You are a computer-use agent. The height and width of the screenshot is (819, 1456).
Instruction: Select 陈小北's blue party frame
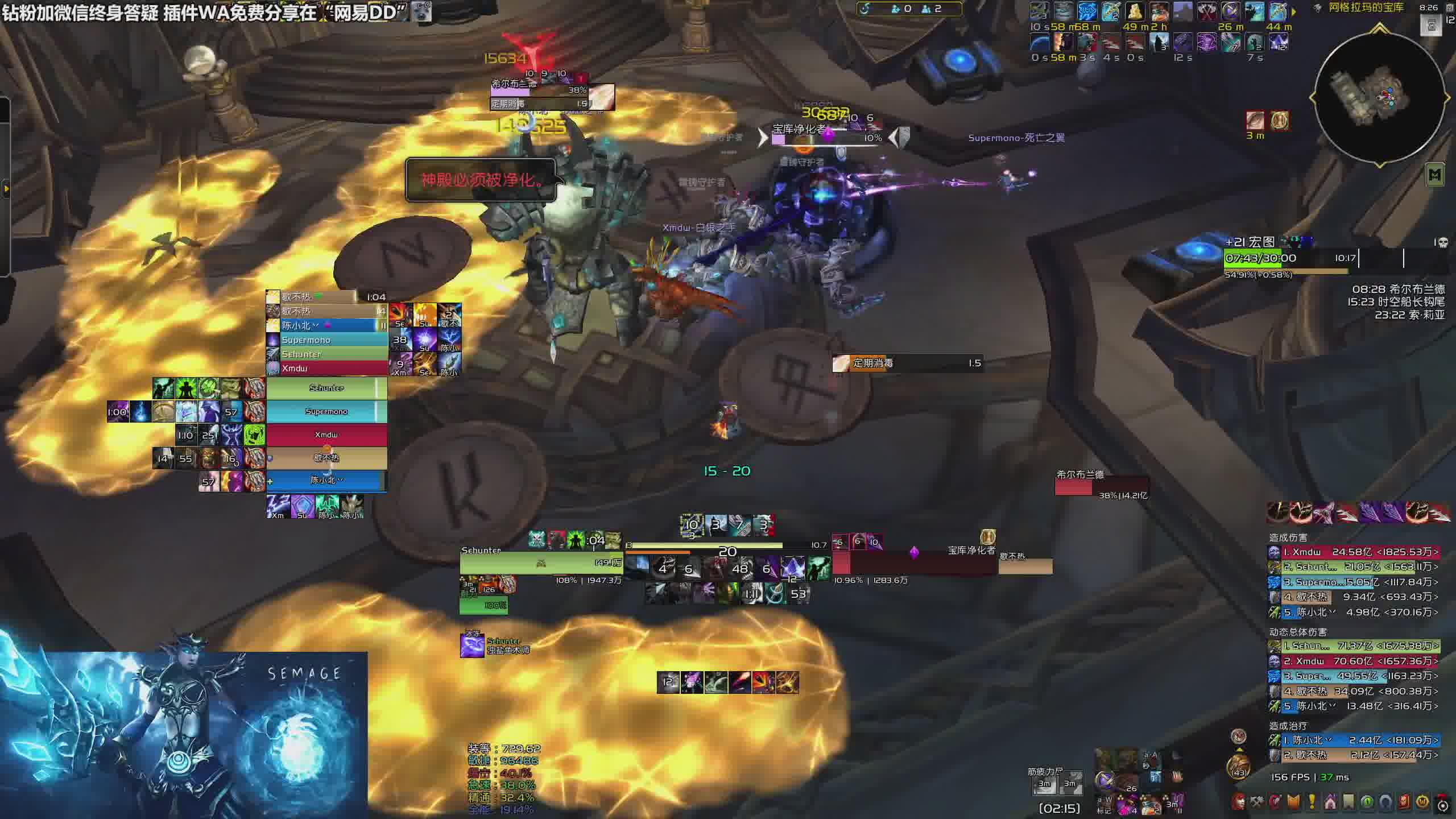point(326,481)
